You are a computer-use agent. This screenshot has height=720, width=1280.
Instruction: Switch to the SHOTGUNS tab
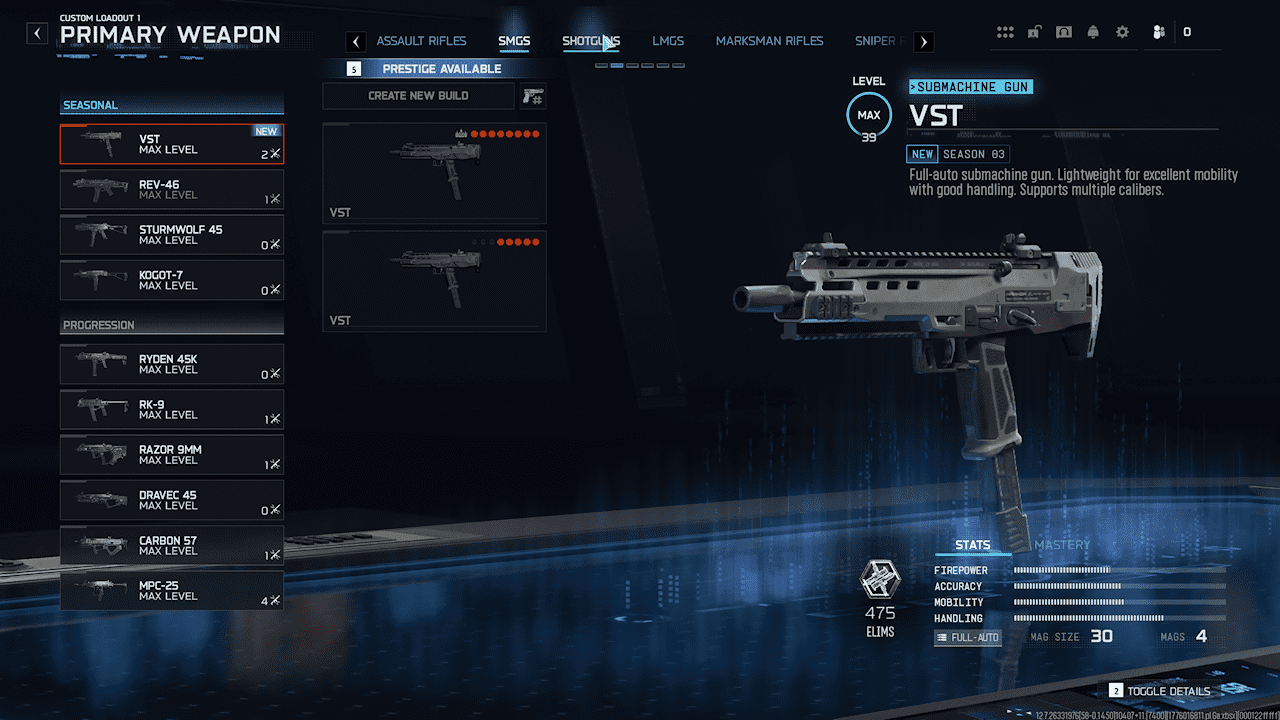click(x=590, y=40)
